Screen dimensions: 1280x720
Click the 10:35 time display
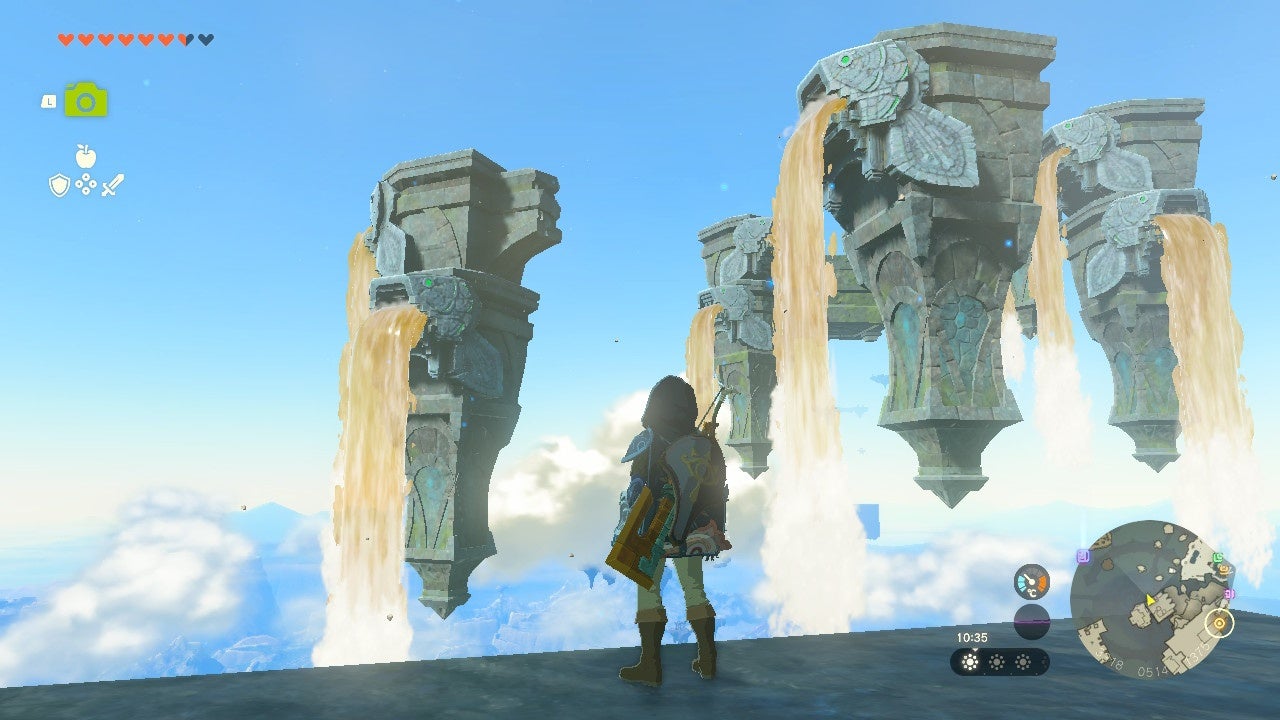coord(972,637)
